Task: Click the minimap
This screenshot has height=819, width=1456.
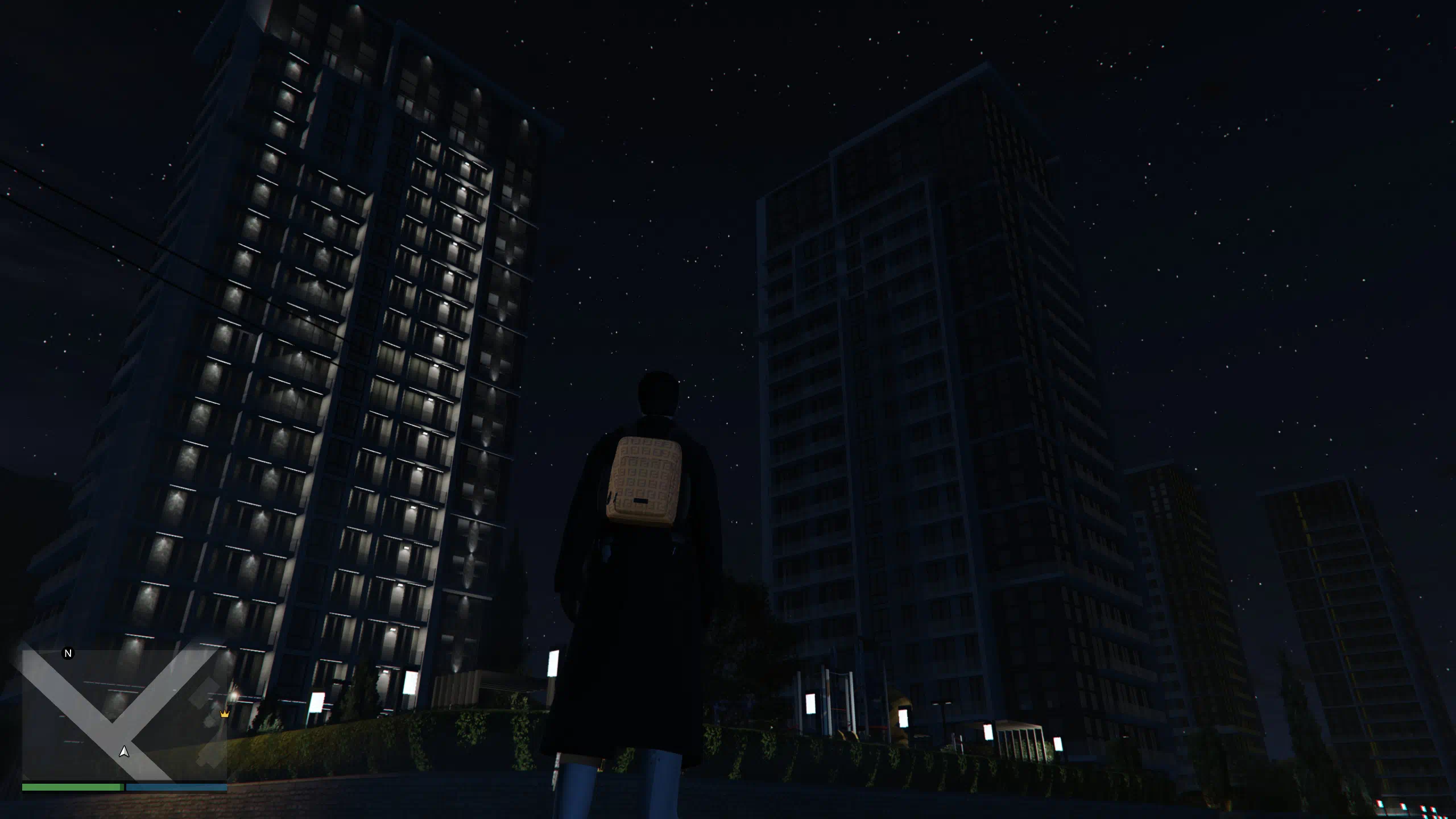Action: [x=124, y=715]
